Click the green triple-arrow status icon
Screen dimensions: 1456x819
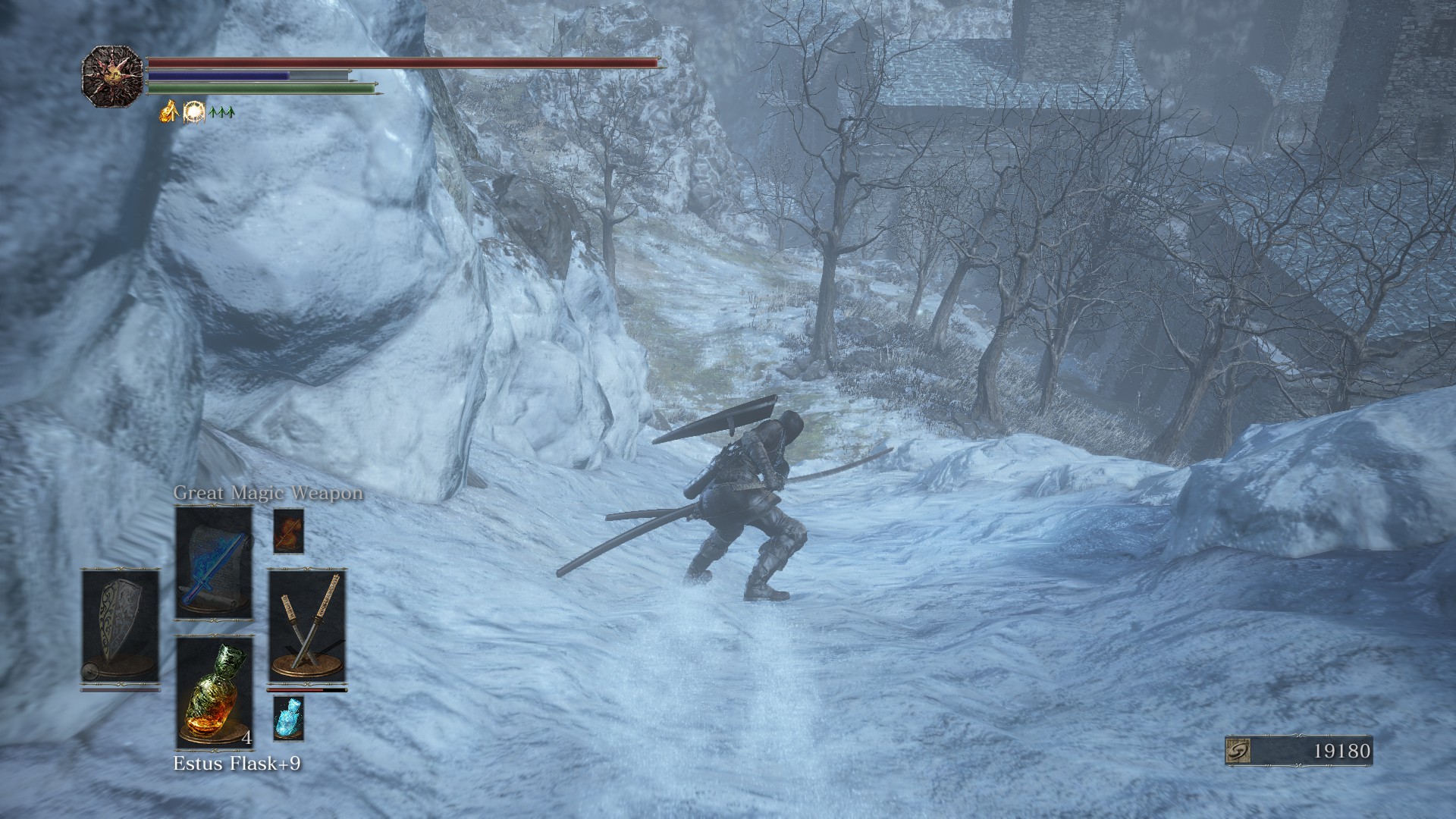pos(221,113)
